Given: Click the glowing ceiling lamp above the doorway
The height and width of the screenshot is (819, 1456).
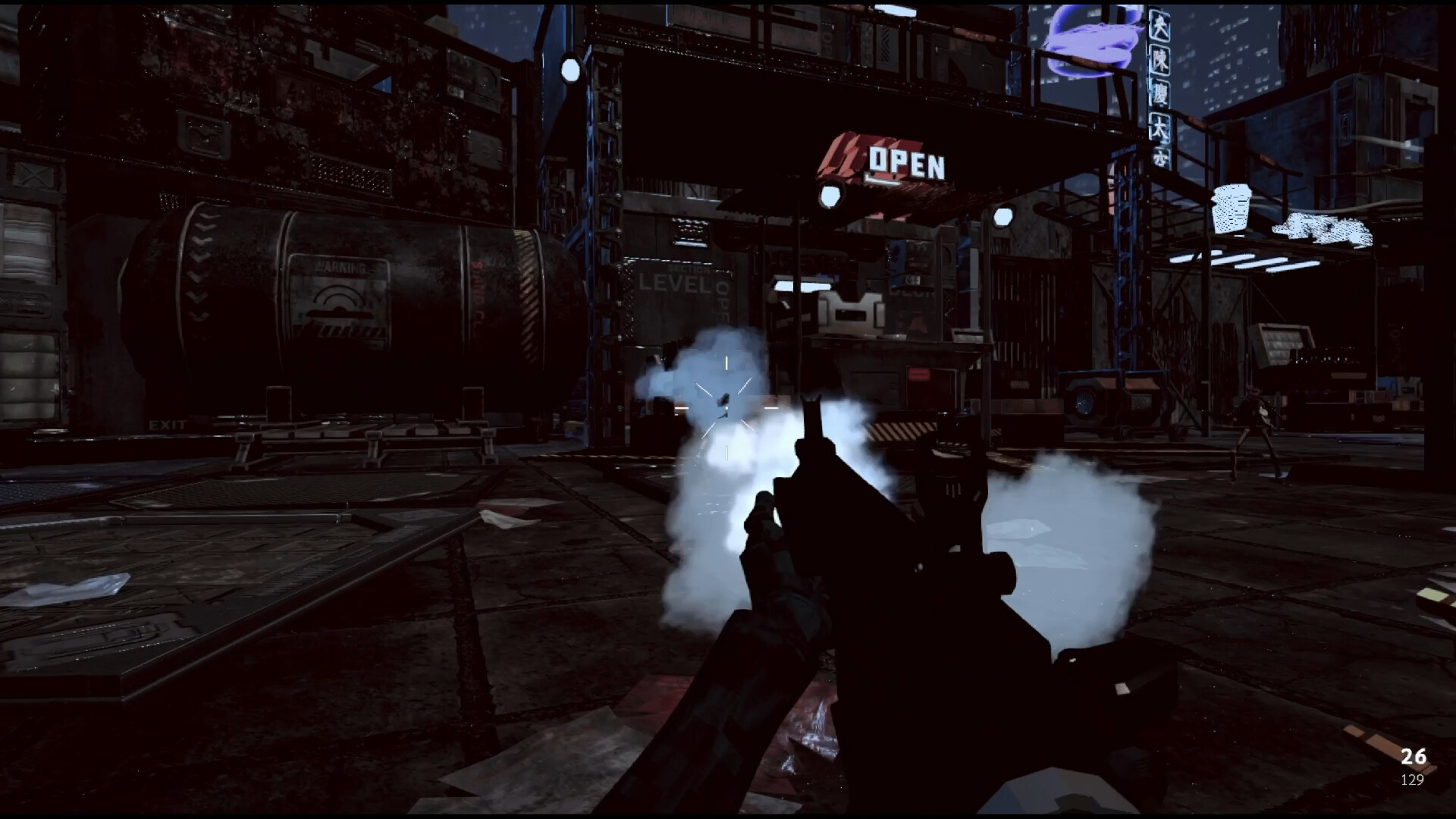Looking at the screenshot, I should click(829, 197).
